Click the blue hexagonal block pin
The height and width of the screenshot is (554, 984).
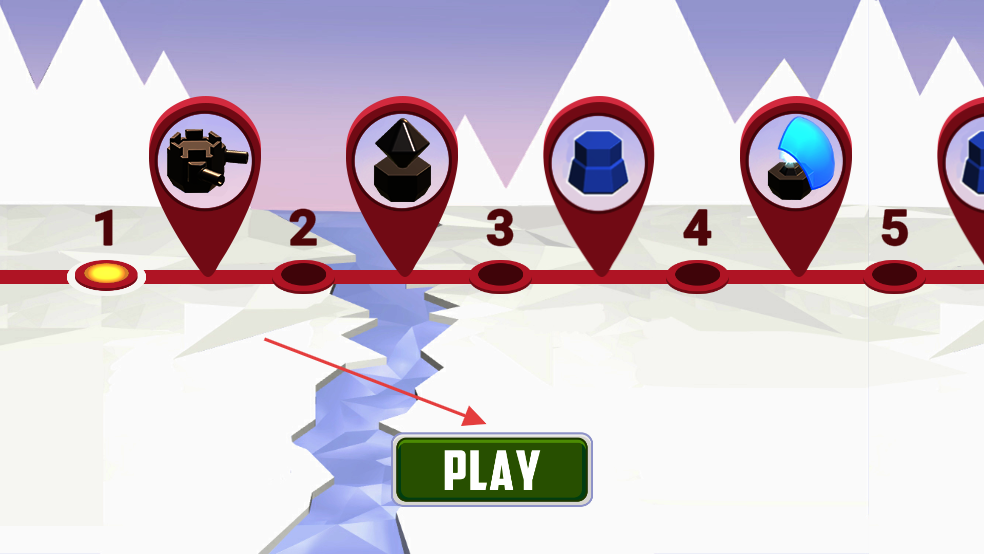tap(599, 162)
